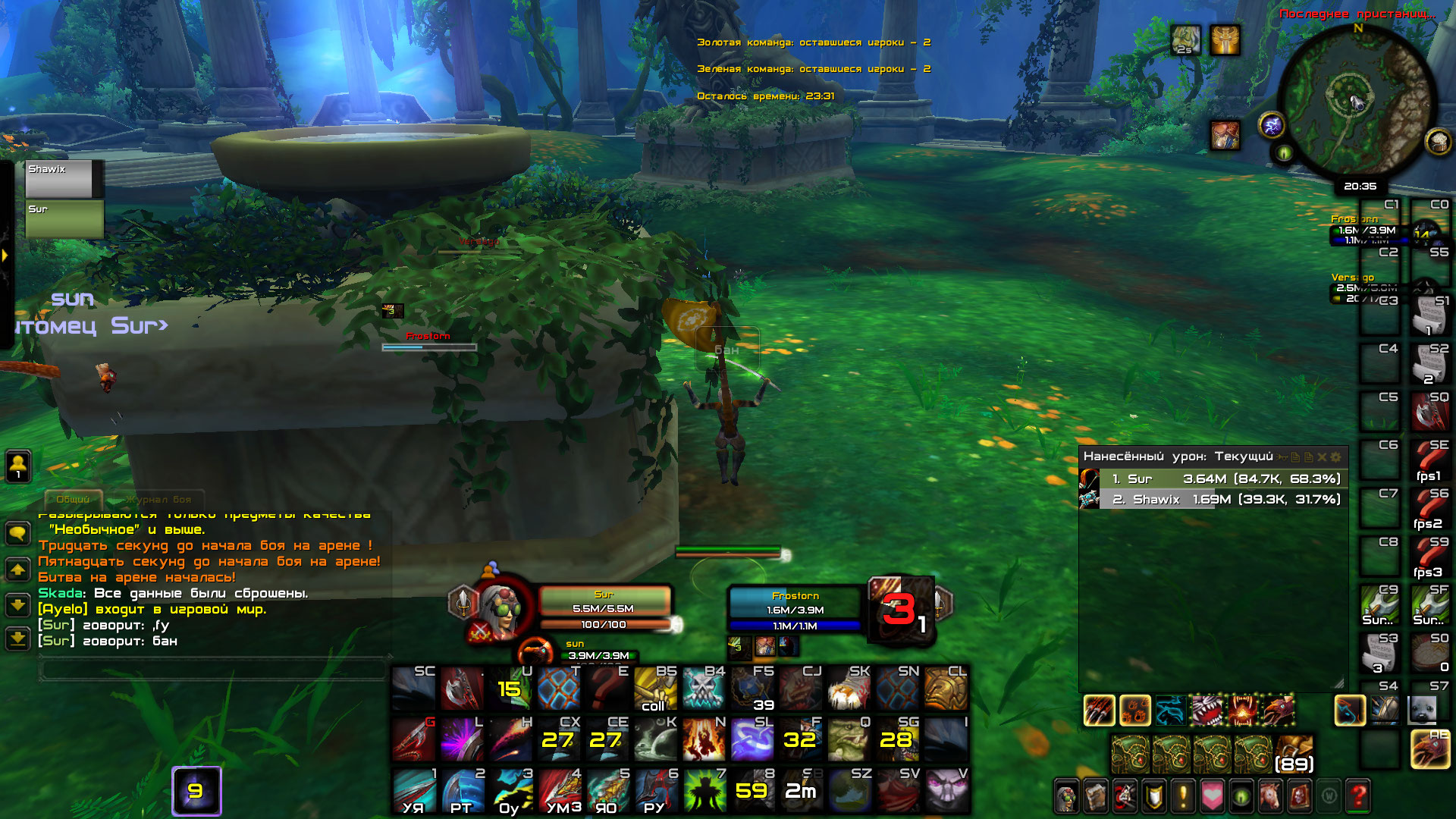This screenshot has width=1456, height=819.
Task: Cast the fire figure ability bound to N
Action: pos(703,739)
